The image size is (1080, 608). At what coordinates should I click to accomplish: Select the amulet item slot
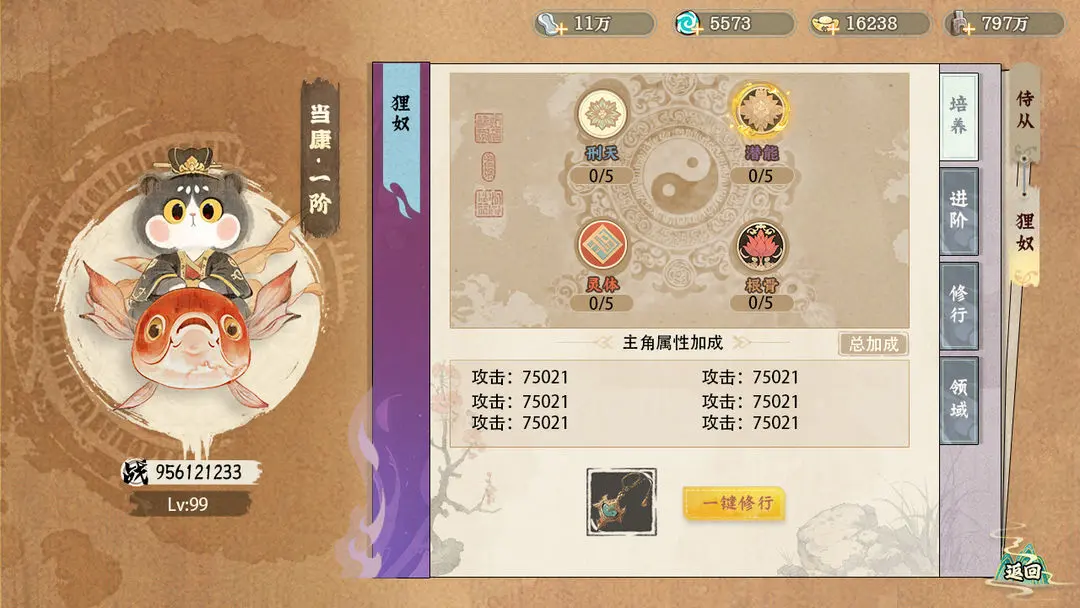[x=621, y=502]
